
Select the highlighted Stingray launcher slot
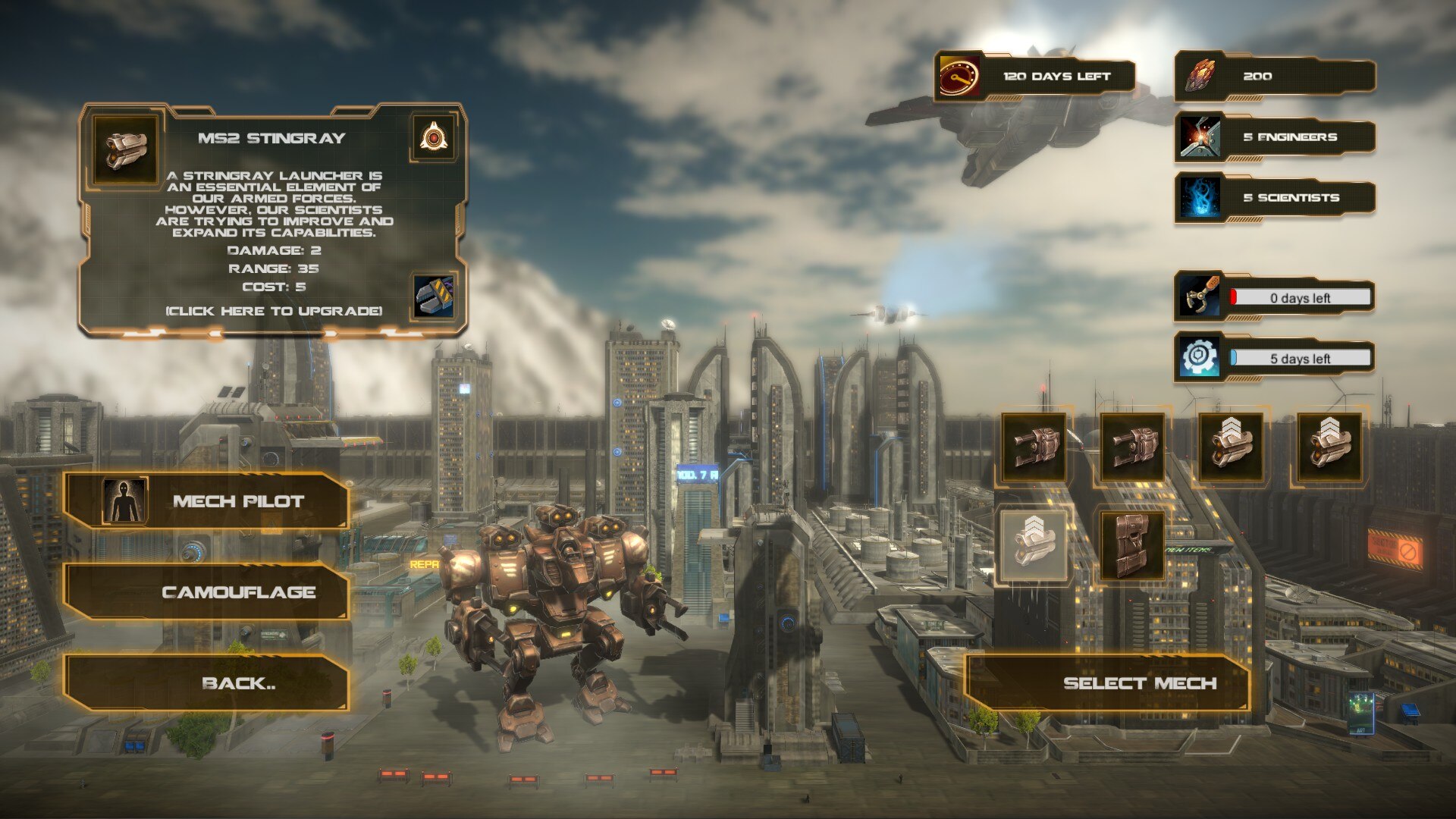coord(1033,544)
